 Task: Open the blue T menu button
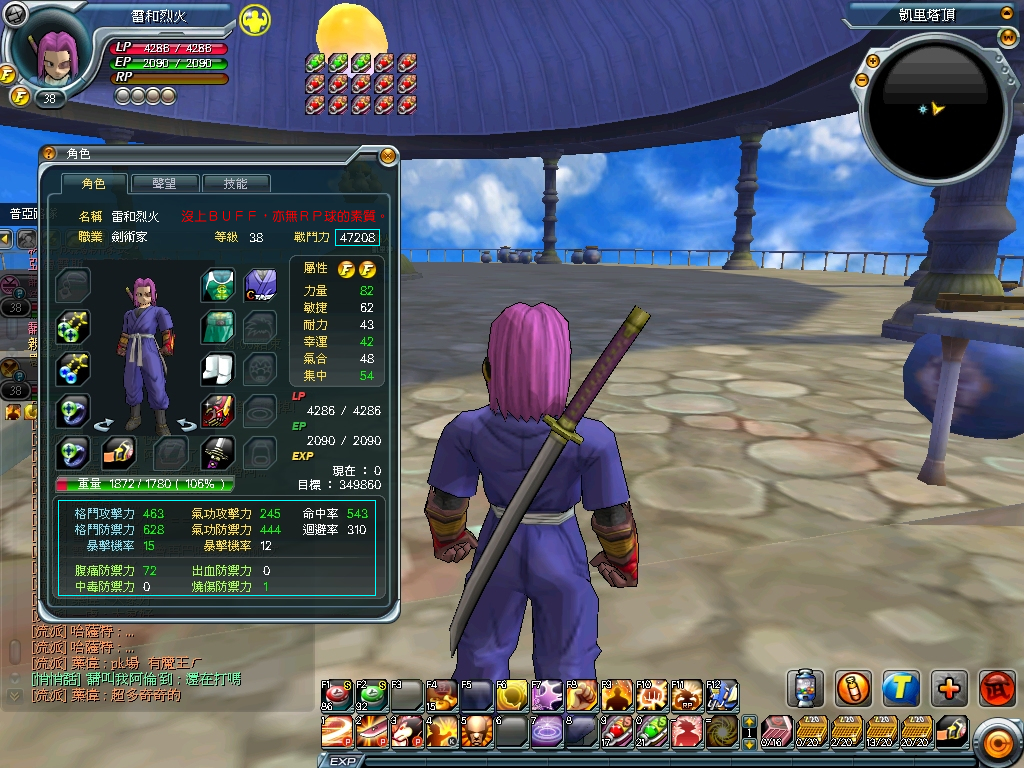tap(901, 688)
